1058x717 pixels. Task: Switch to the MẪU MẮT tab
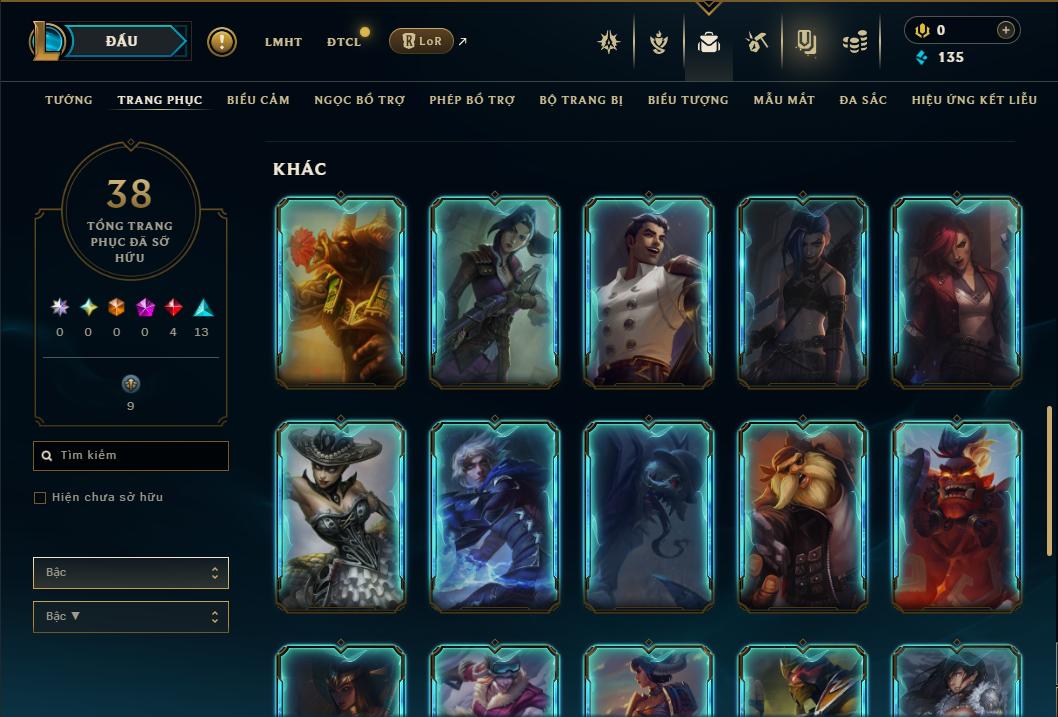[784, 100]
